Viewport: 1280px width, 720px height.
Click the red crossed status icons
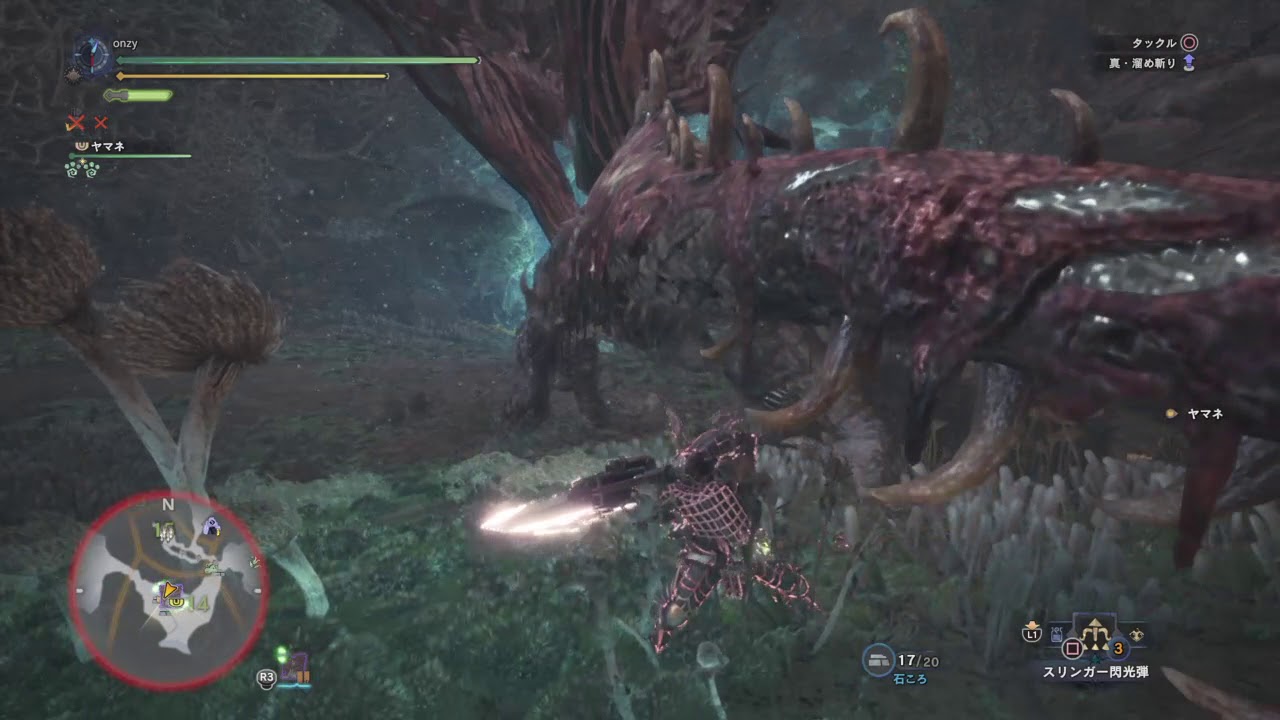tap(86, 123)
